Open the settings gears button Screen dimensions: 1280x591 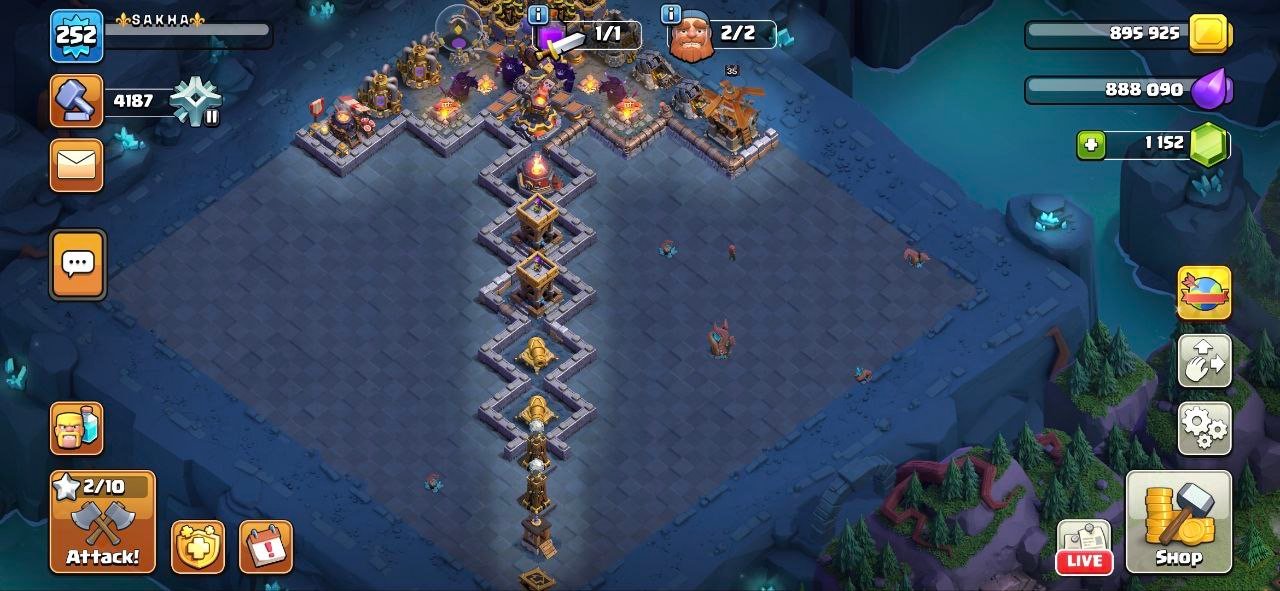click(x=1204, y=429)
